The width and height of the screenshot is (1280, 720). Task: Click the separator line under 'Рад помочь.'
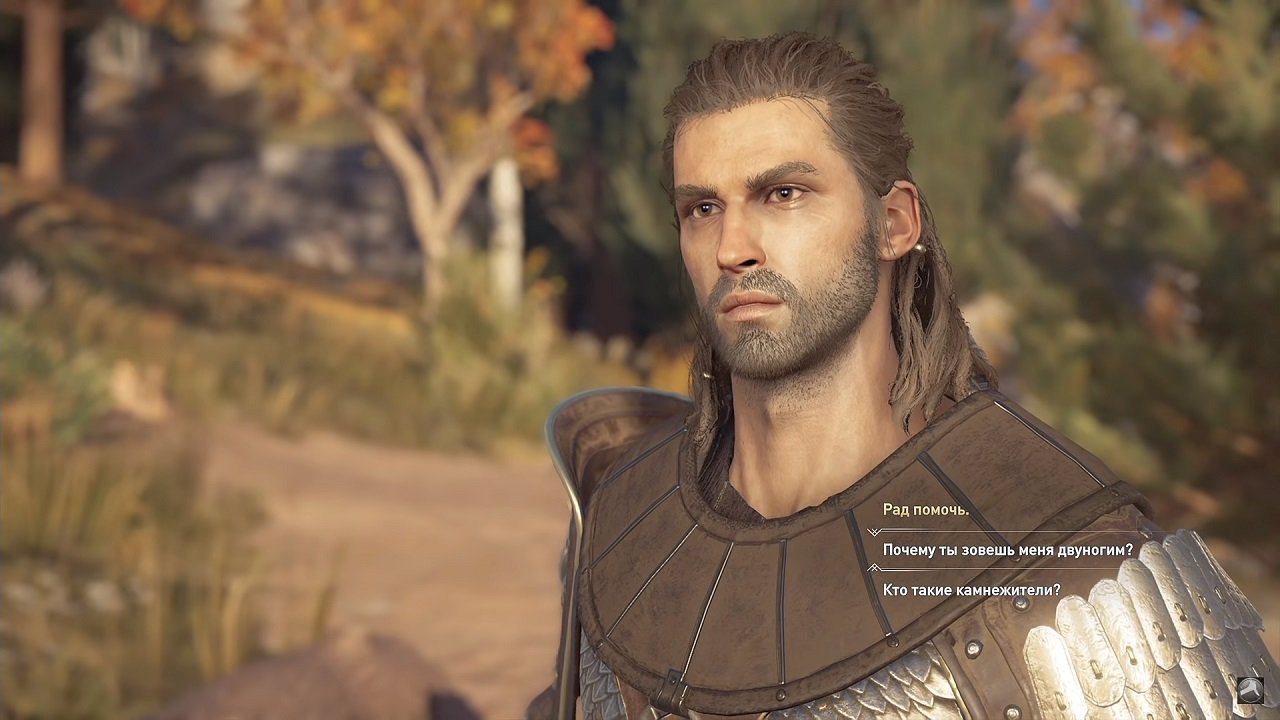[1000, 531]
